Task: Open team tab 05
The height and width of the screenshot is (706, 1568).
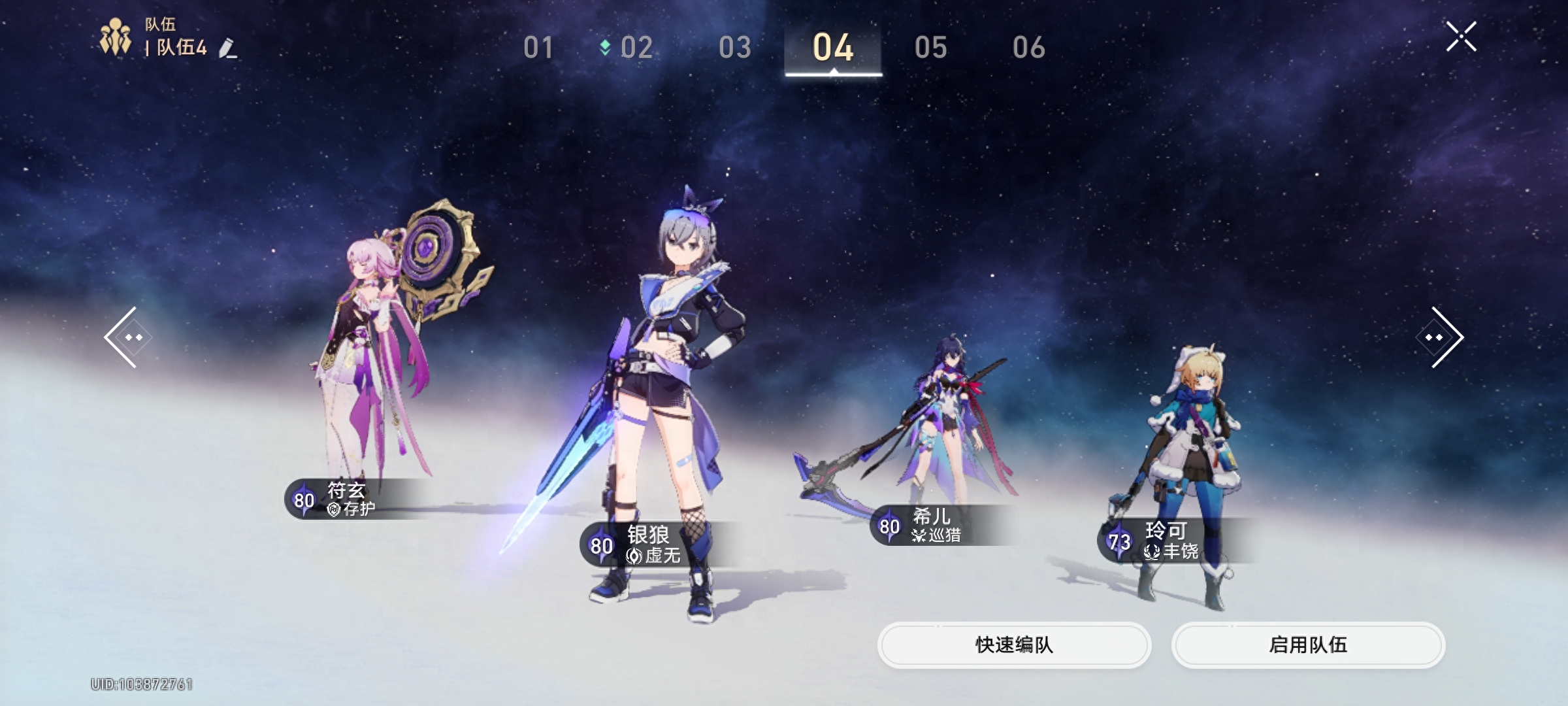Action: tap(931, 48)
